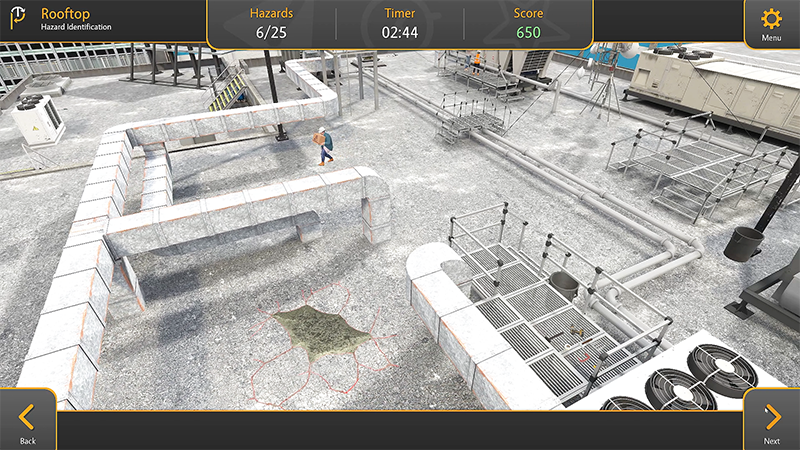800x450 pixels.
Task: Open the gear Menu button
Action: tap(771, 24)
